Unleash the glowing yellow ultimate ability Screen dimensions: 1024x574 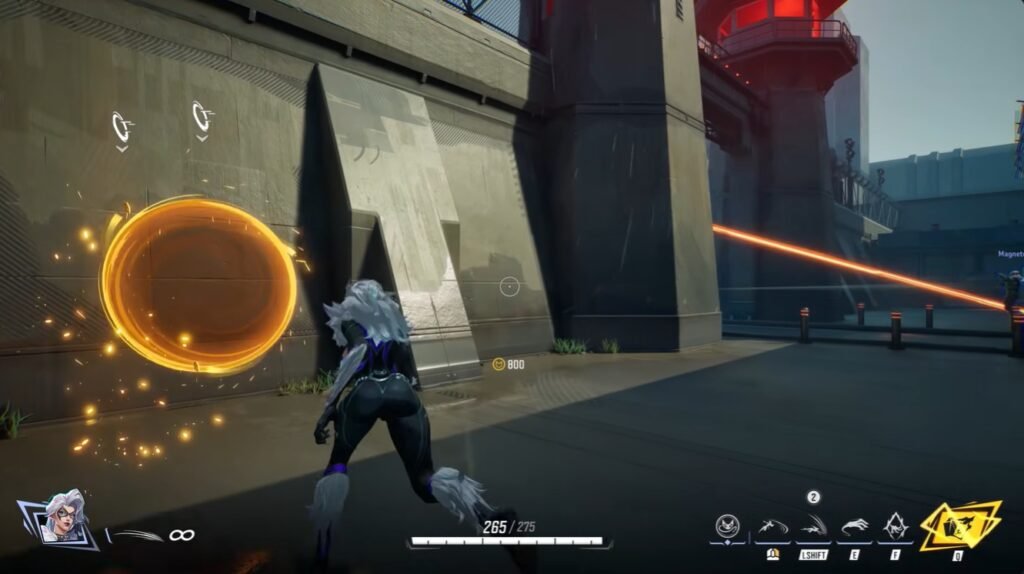959,524
